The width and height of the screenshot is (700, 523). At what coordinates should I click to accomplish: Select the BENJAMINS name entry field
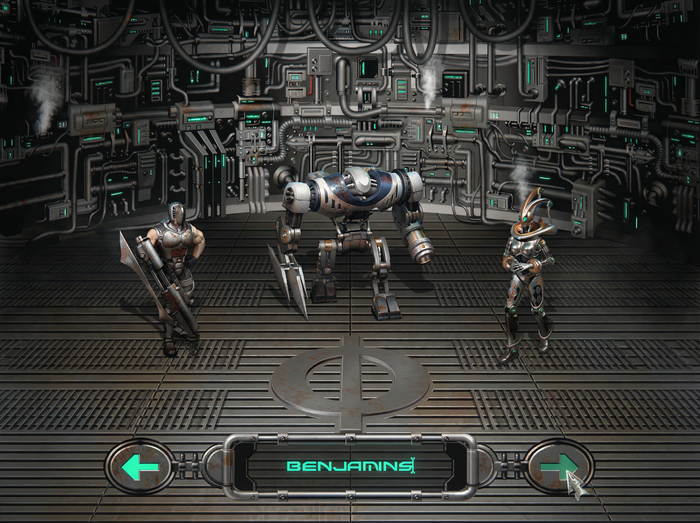[349, 466]
